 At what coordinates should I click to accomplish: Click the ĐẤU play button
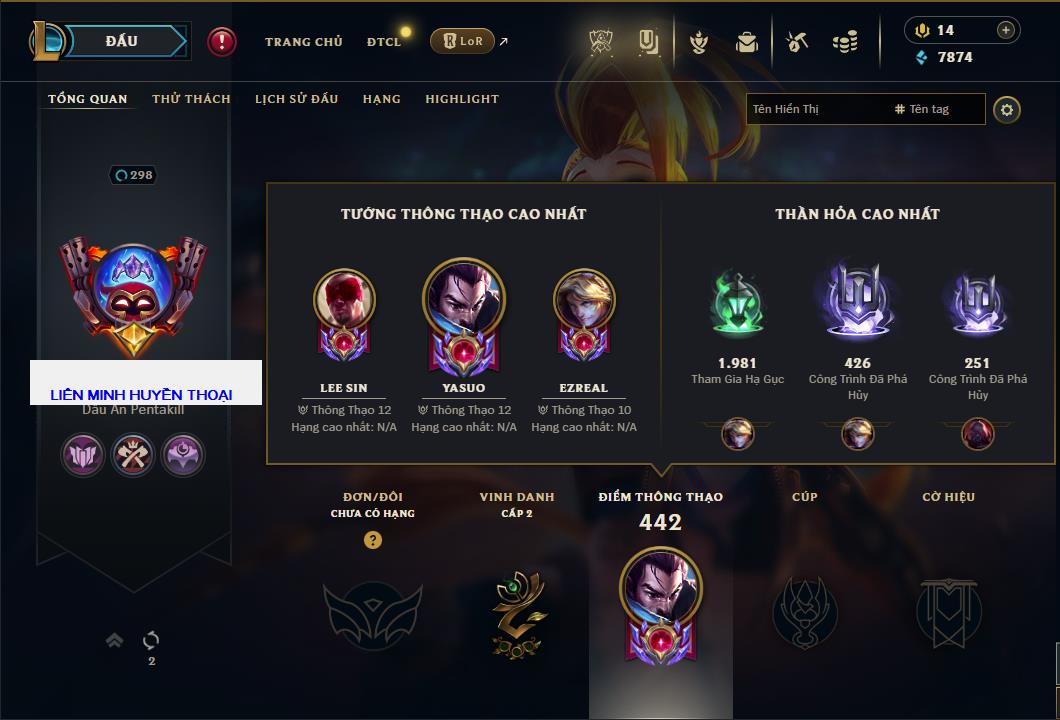coord(121,41)
